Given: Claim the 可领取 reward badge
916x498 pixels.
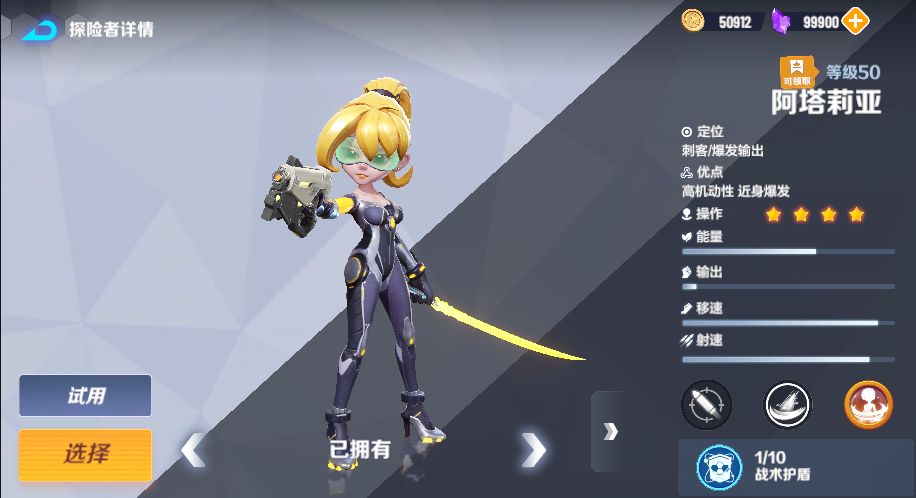Looking at the screenshot, I should [797, 72].
